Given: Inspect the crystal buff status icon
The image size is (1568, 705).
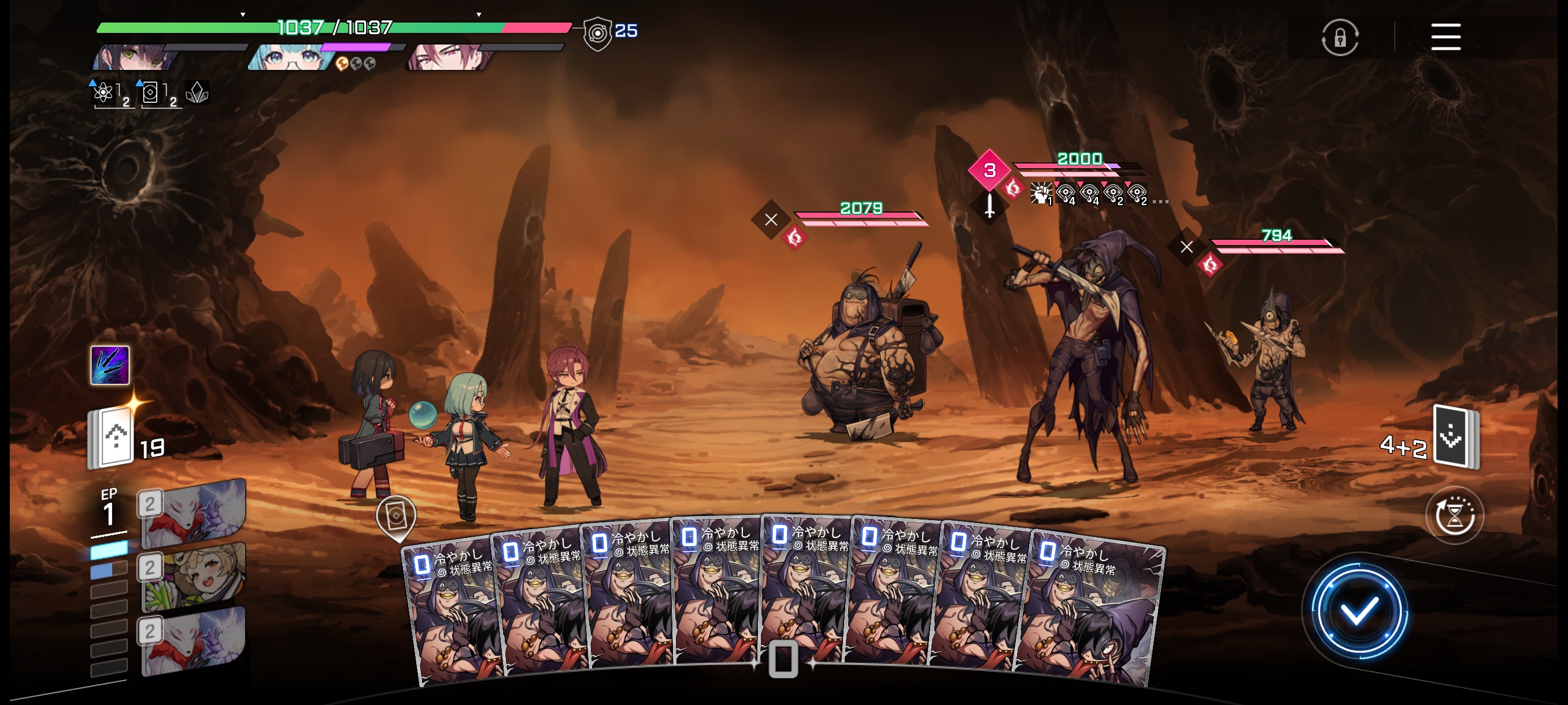Looking at the screenshot, I should pyautogui.click(x=197, y=92).
